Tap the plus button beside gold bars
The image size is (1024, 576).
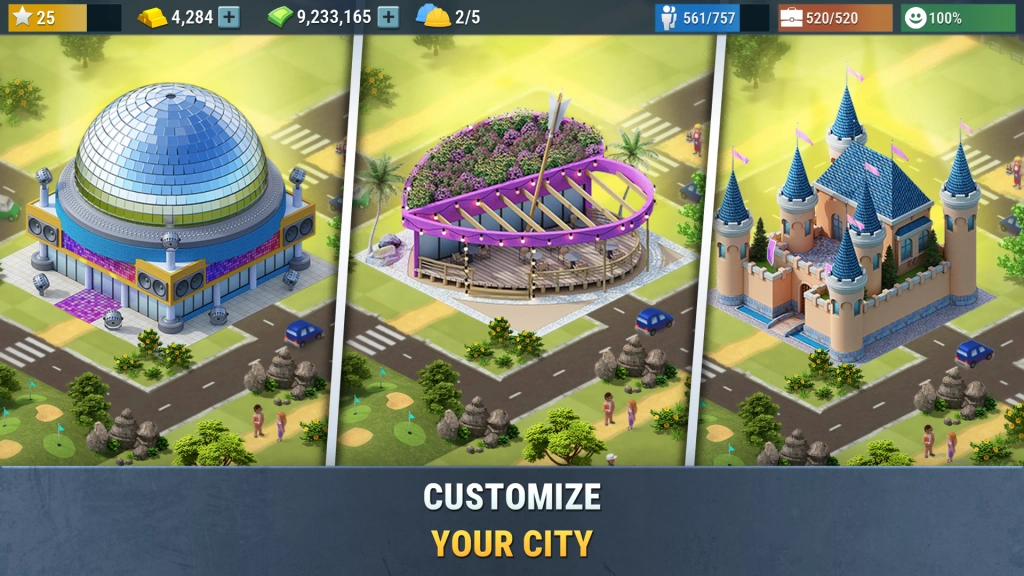coord(229,17)
